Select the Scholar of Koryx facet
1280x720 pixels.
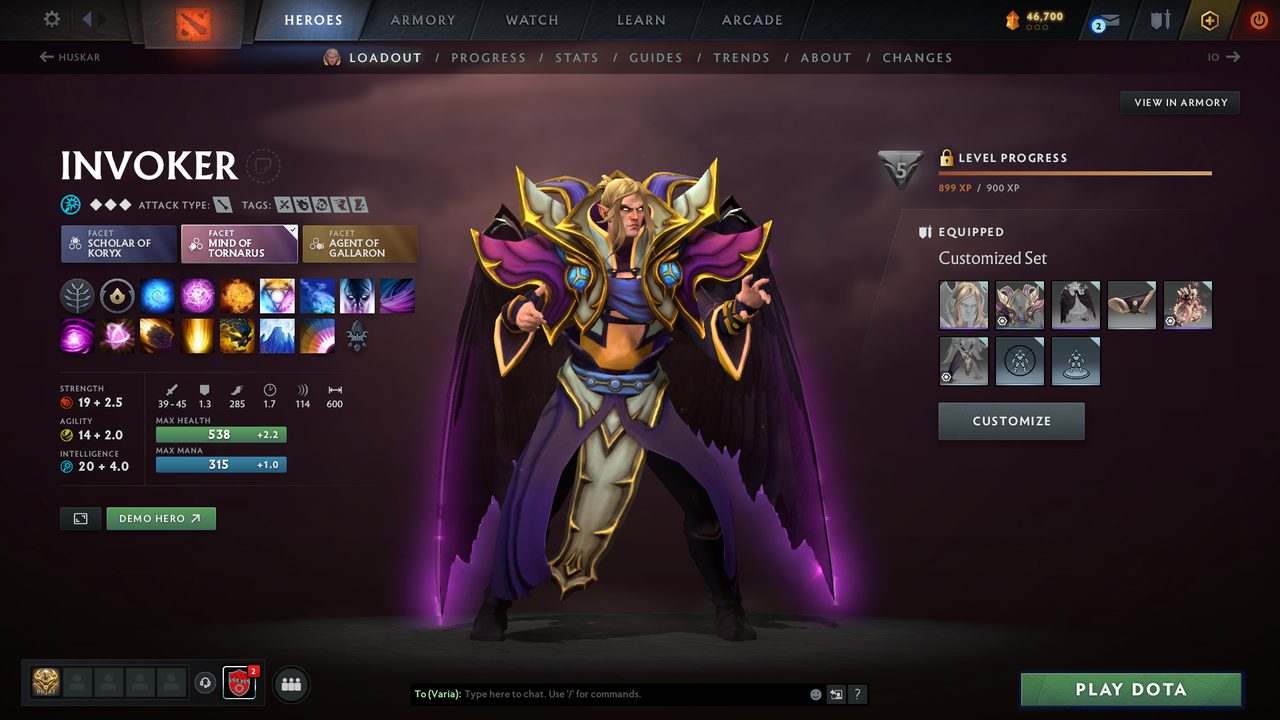point(118,243)
